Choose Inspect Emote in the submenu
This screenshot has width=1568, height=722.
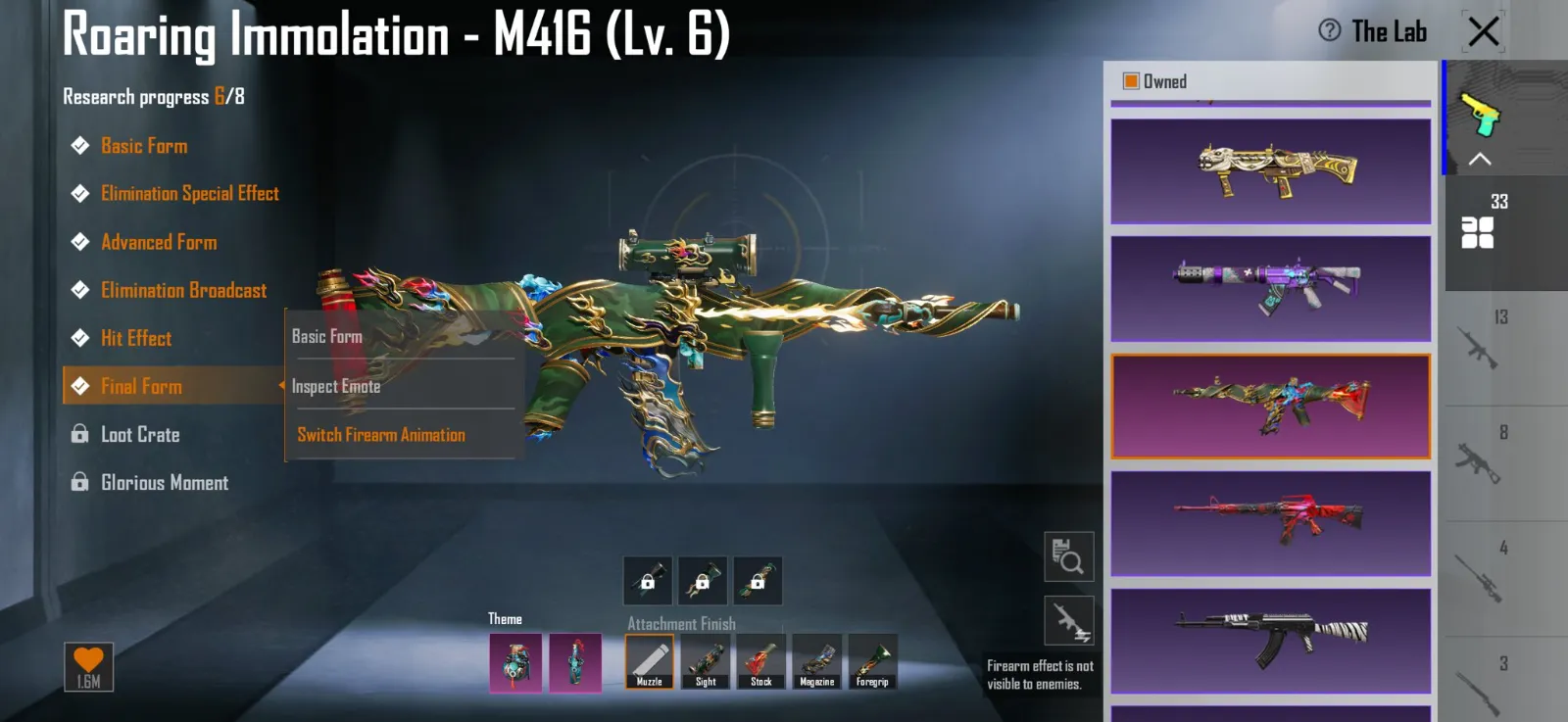pos(336,386)
